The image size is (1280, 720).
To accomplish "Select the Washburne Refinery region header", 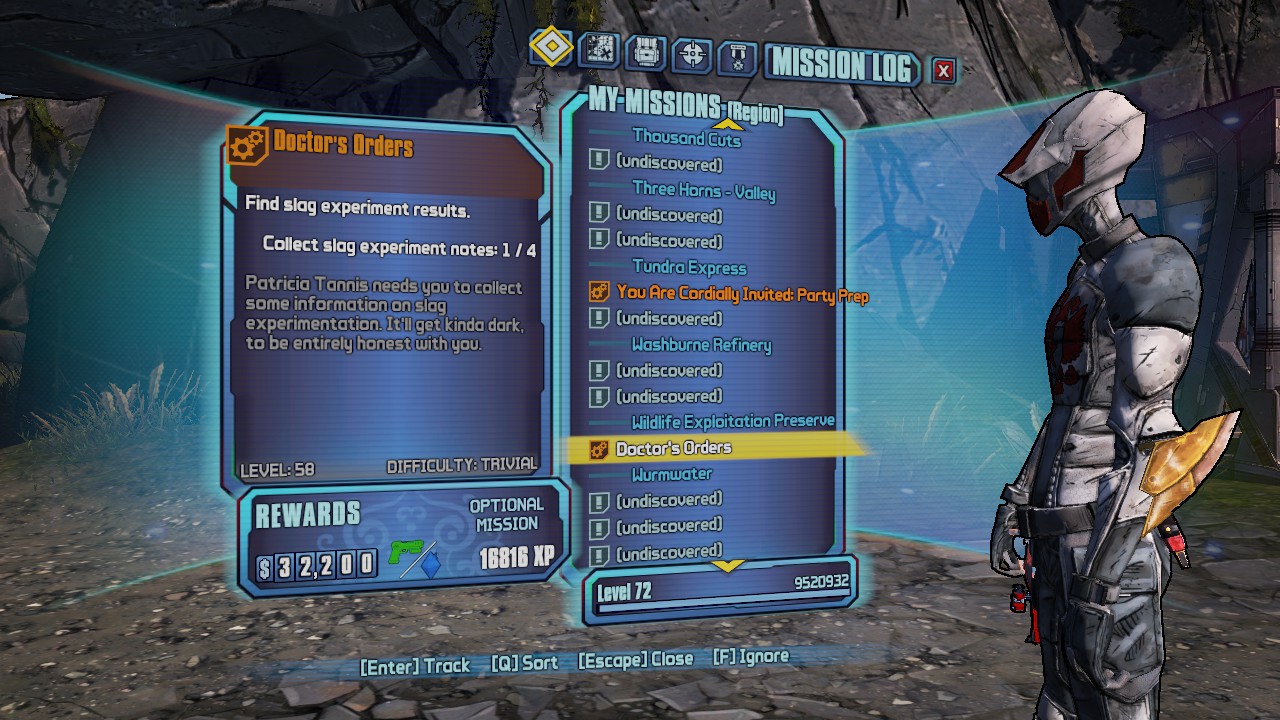I will coord(701,345).
